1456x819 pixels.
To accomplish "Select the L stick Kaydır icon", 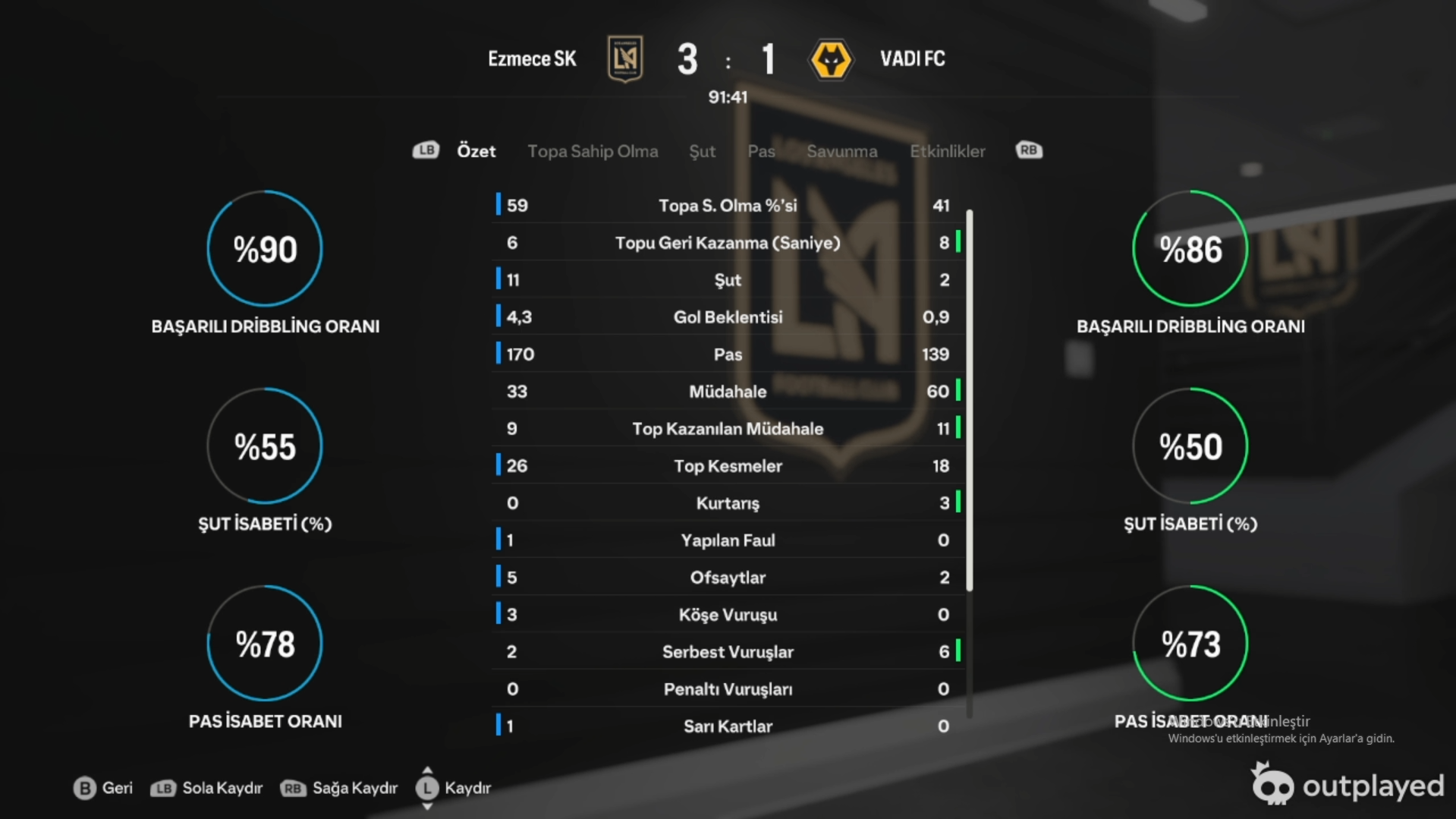I will coord(427,789).
